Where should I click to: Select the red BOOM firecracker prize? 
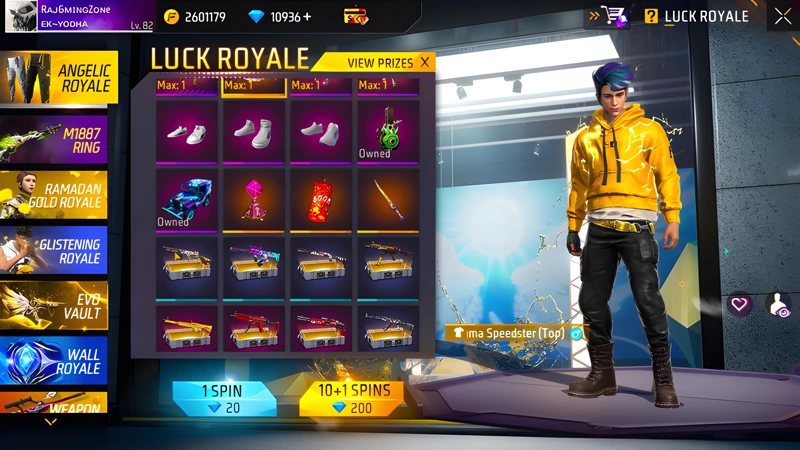point(320,199)
